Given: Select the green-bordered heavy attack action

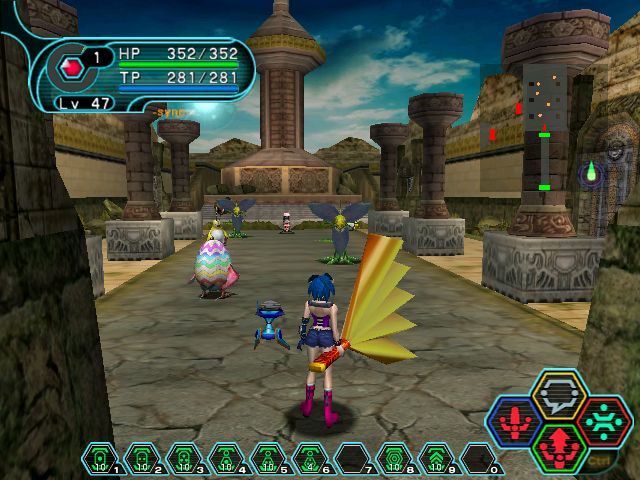Looking at the screenshot, I should tap(558, 447).
